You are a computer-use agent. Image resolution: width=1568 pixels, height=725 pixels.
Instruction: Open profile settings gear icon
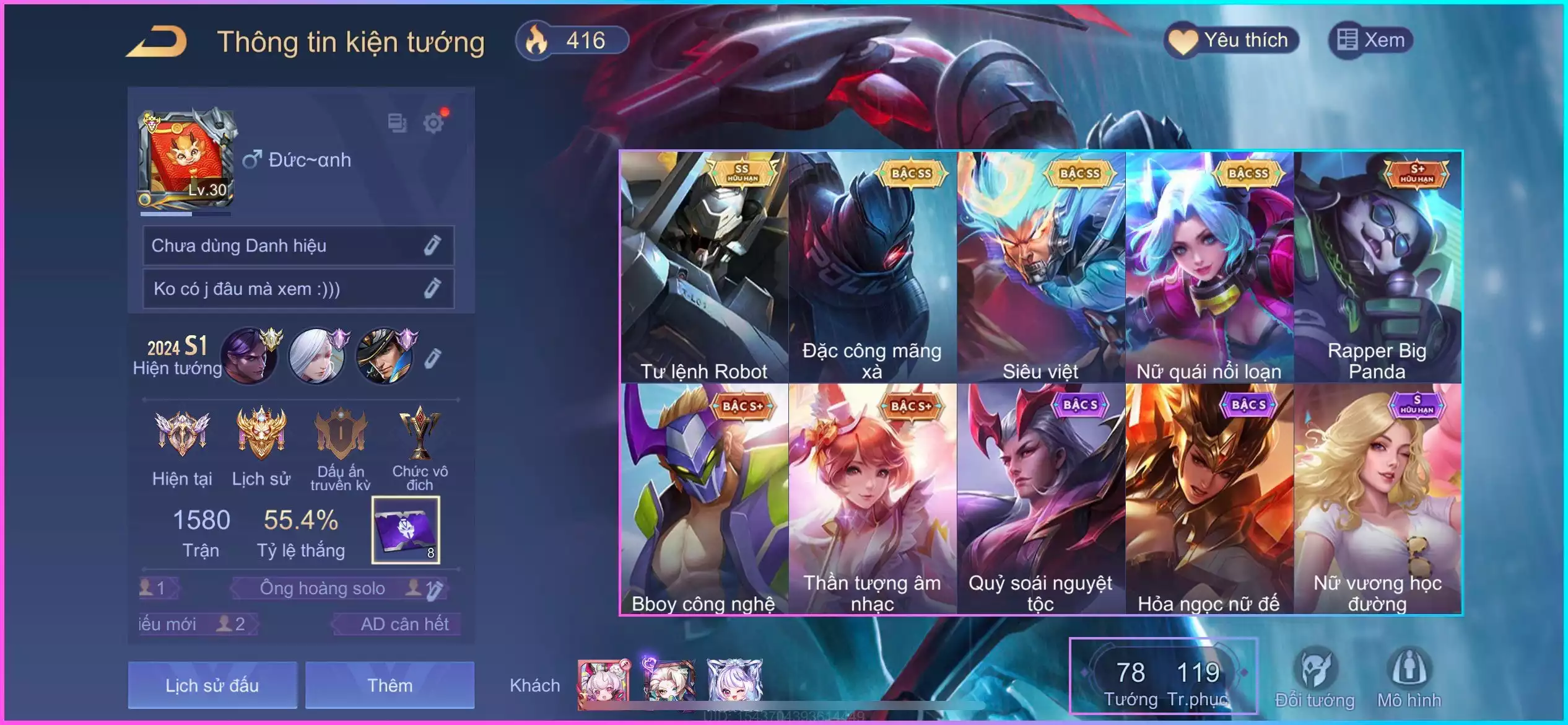point(433,123)
